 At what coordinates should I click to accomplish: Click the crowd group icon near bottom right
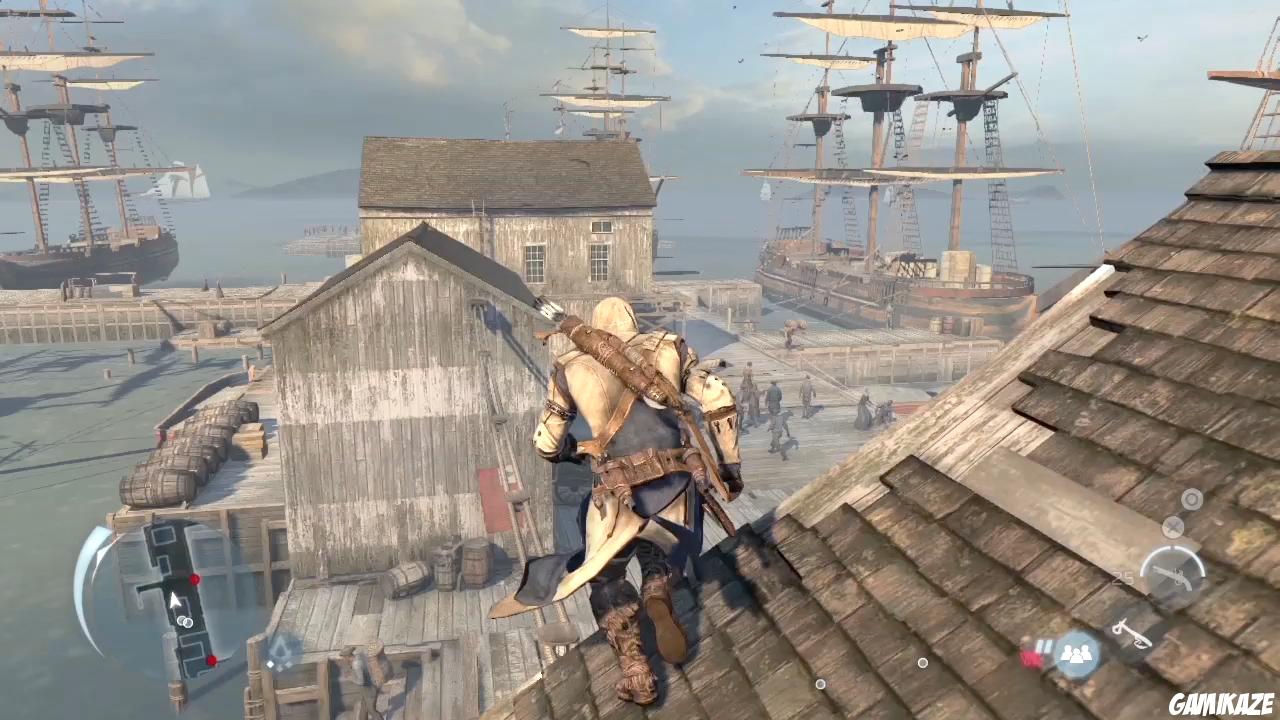(1078, 652)
